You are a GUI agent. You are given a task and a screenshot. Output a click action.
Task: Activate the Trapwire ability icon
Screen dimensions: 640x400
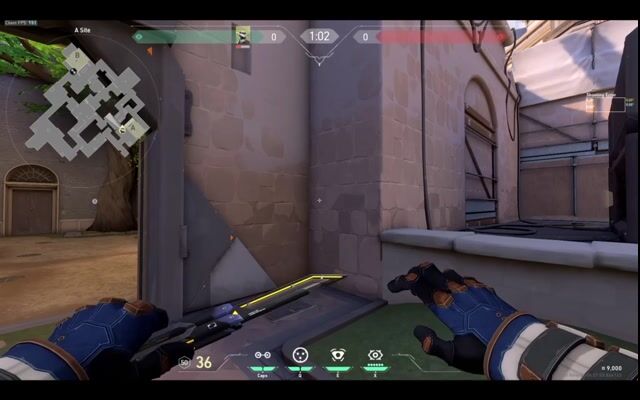262,355
